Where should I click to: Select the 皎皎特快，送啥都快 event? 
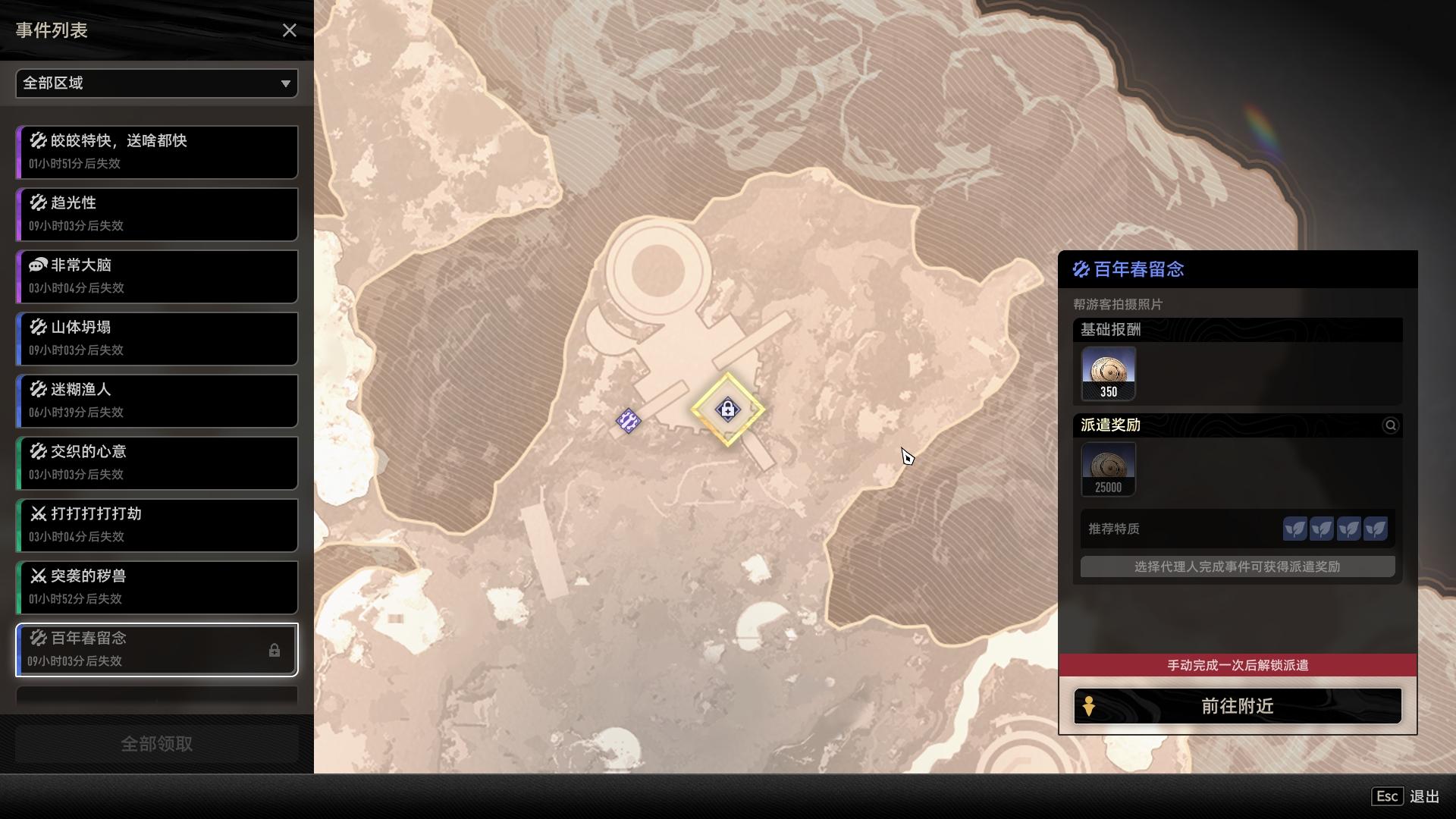[x=157, y=152]
